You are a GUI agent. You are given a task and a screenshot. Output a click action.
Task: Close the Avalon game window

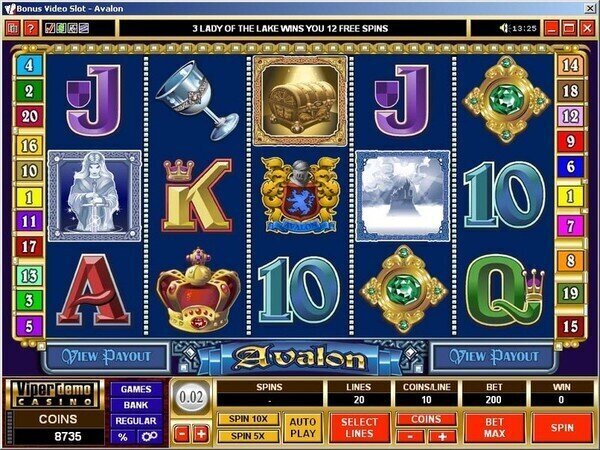(x=588, y=28)
